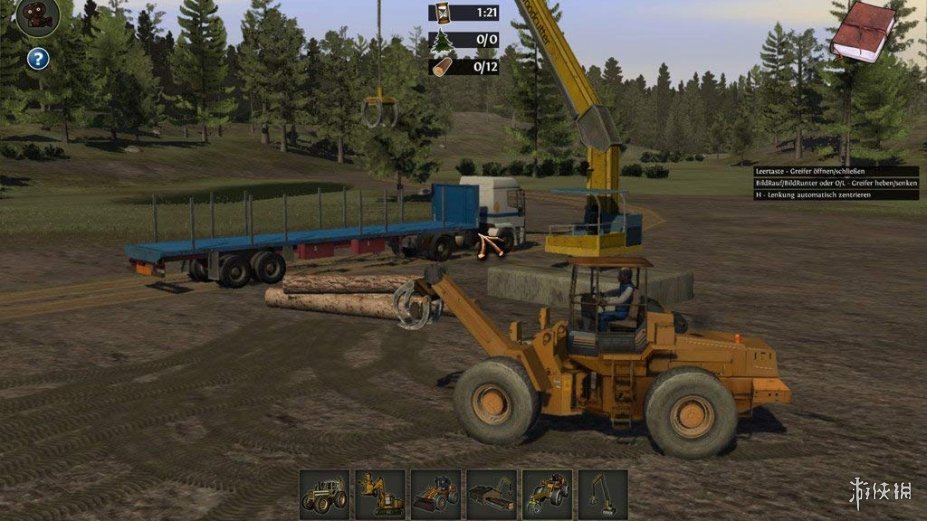Open the leather journal book
Image resolution: width=927 pixels, height=521 pixels.
[862, 29]
